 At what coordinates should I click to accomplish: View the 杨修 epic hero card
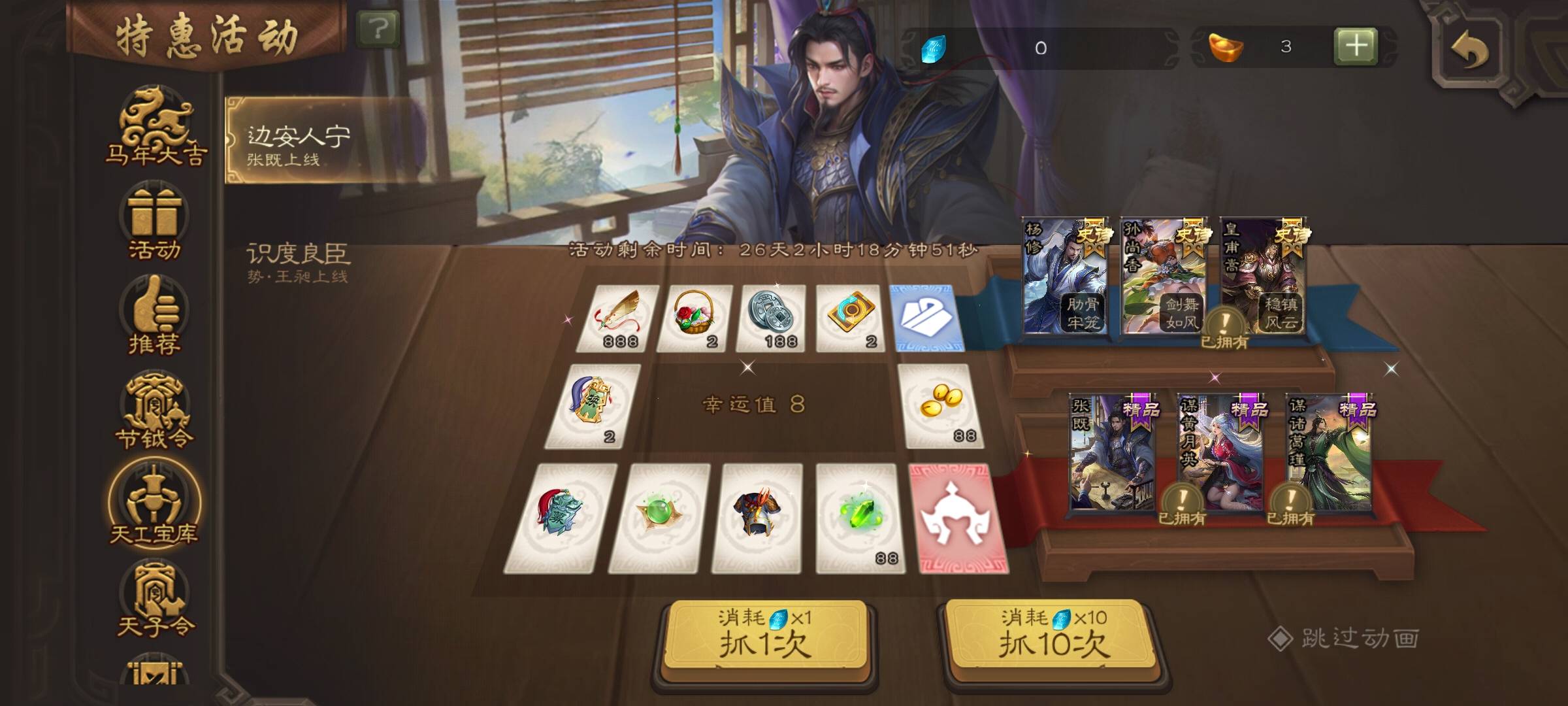(x=1065, y=276)
